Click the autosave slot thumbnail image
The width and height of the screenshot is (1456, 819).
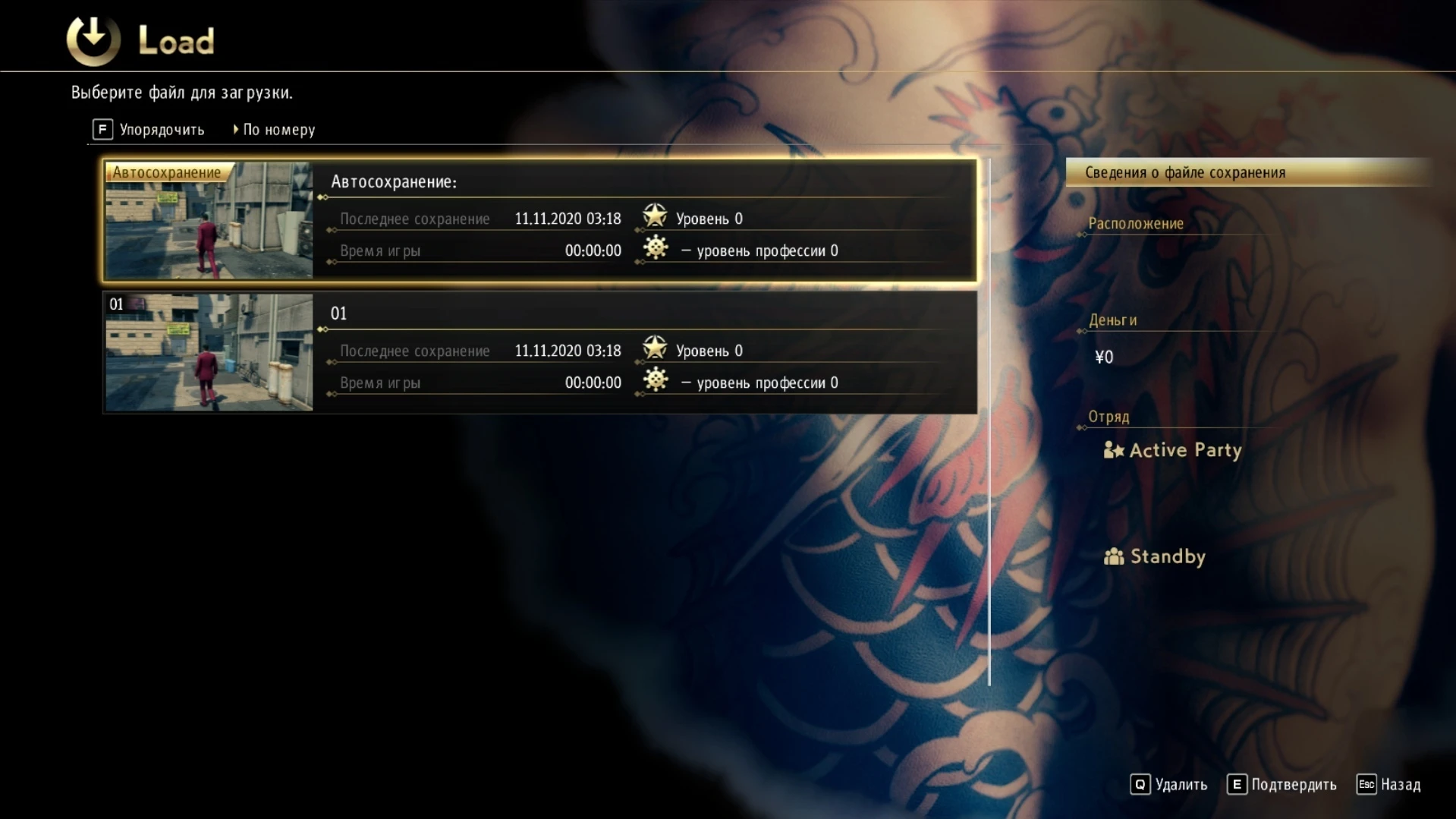point(209,221)
